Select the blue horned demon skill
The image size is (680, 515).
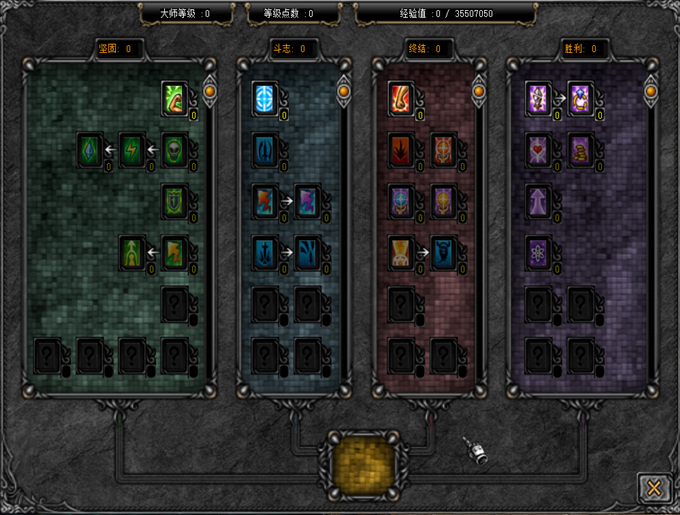coord(444,252)
